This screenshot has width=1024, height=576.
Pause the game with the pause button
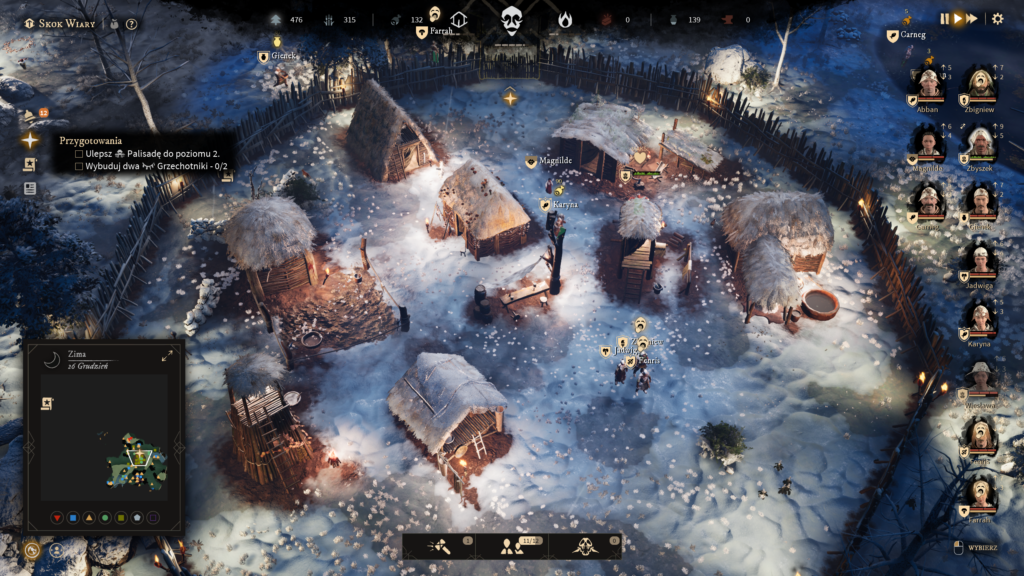[x=944, y=18]
